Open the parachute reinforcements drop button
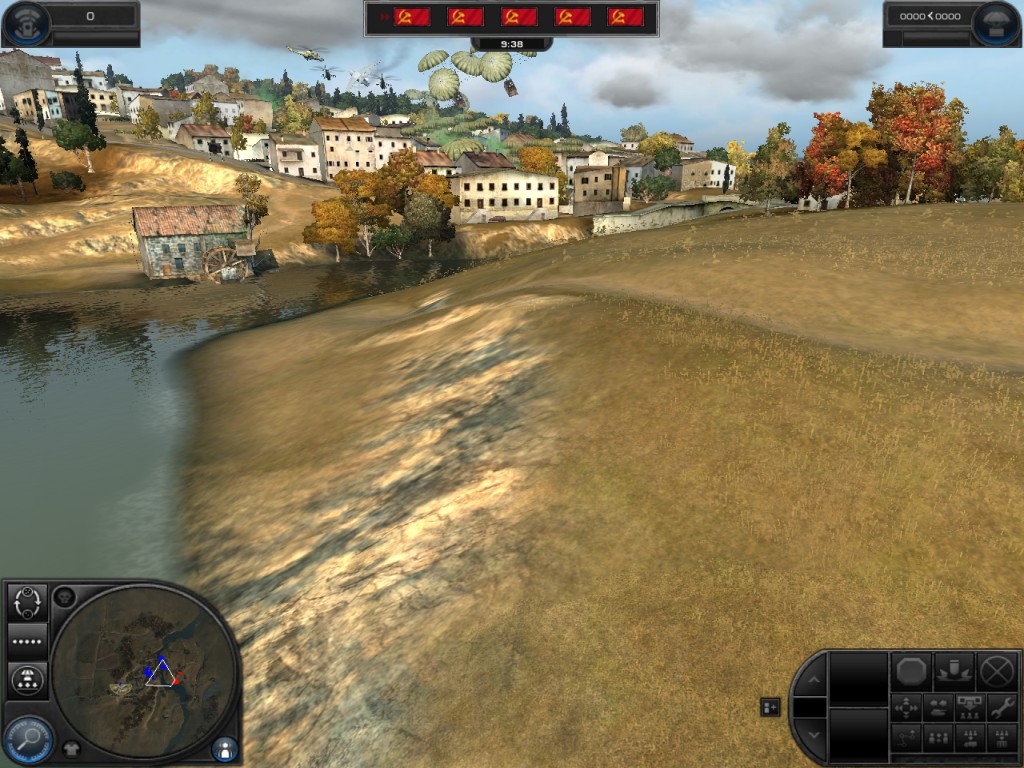1024x768 pixels. 27,680
